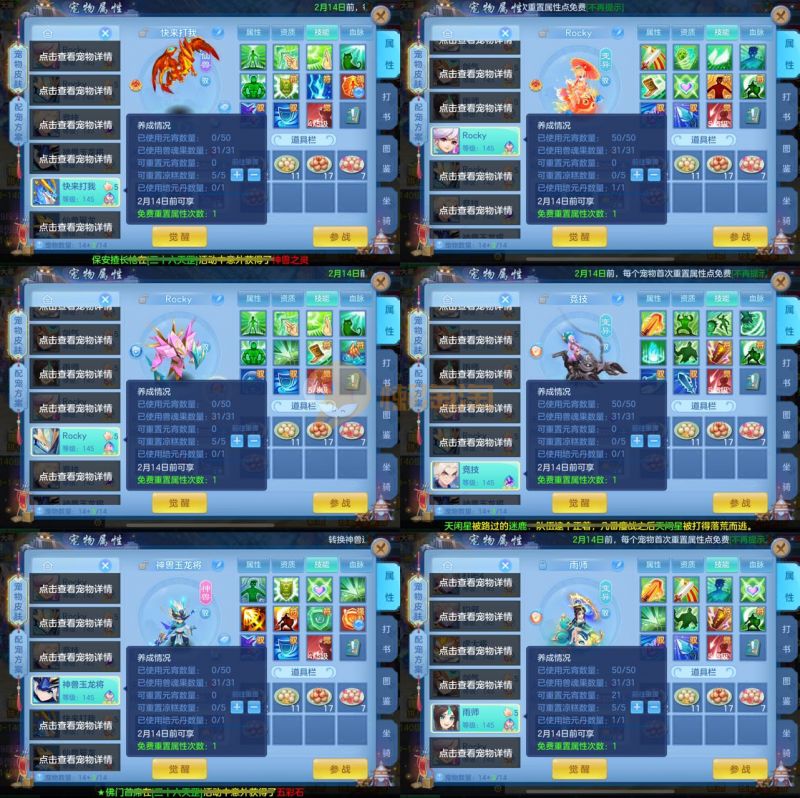This screenshot has height=798, width=800.
Task: Close the 神兽玉龙将 pet attribute window
Action: pyautogui.click(x=382, y=547)
